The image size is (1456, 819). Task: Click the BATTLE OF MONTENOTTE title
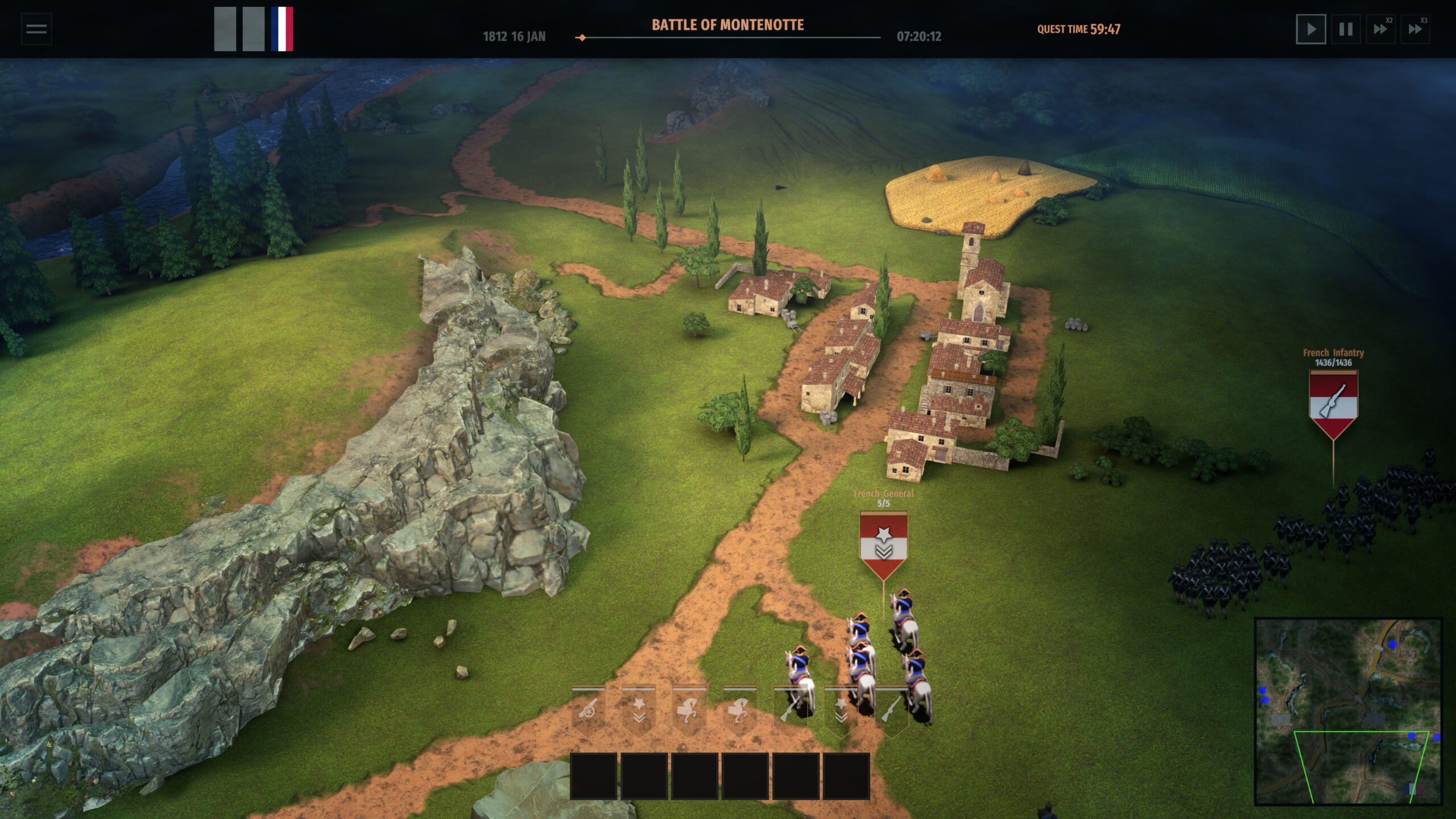click(728, 25)
